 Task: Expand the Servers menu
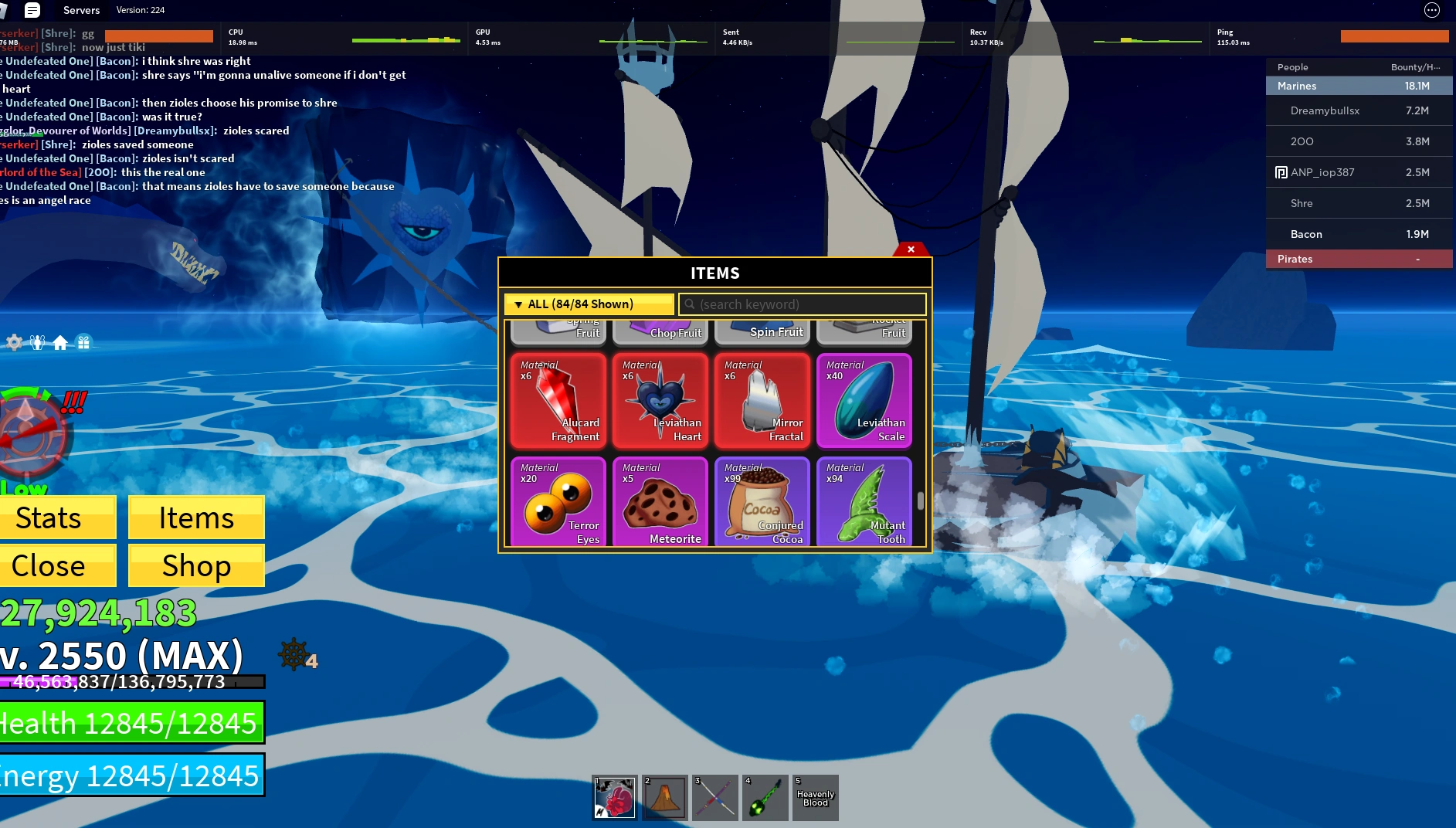point(81,10)
